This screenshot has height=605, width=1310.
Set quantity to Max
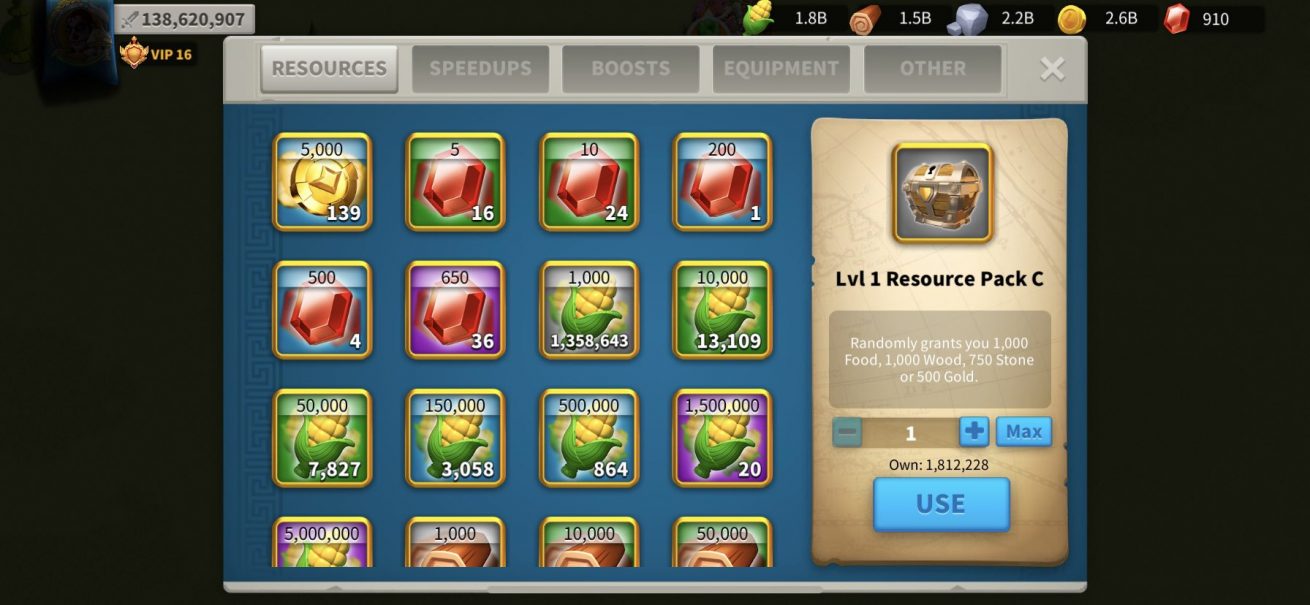click(x=1023, y=432)
